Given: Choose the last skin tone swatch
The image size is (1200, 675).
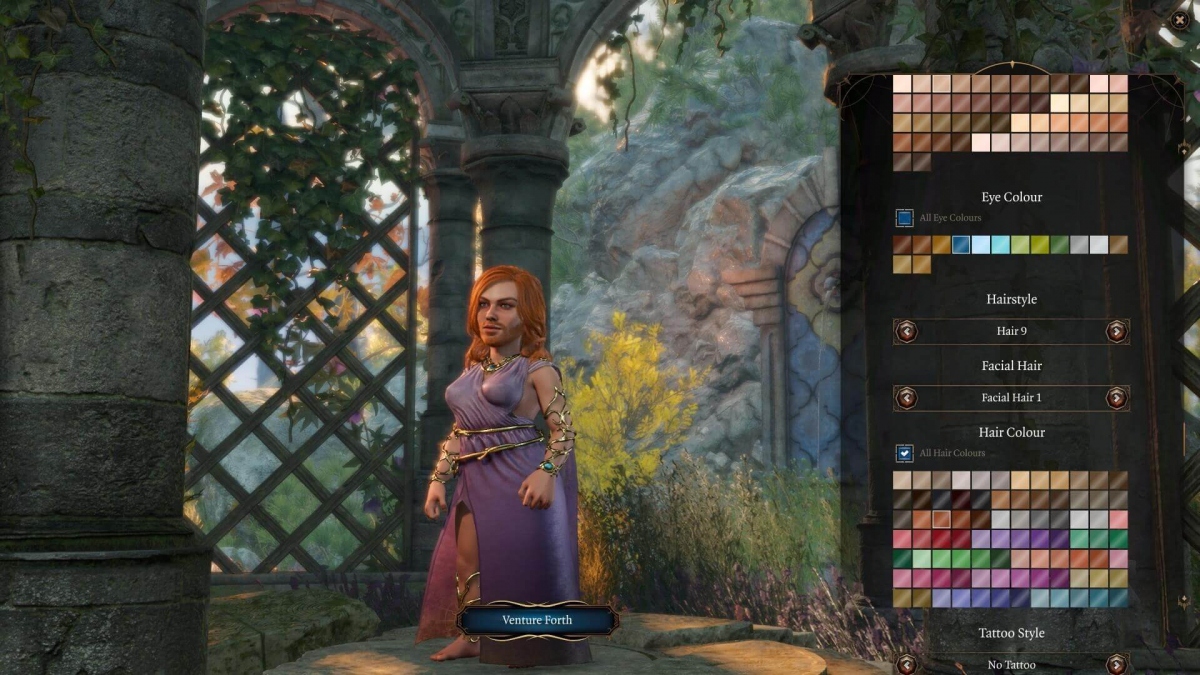Looking at the screenshot, I should (x=921, y=162).
